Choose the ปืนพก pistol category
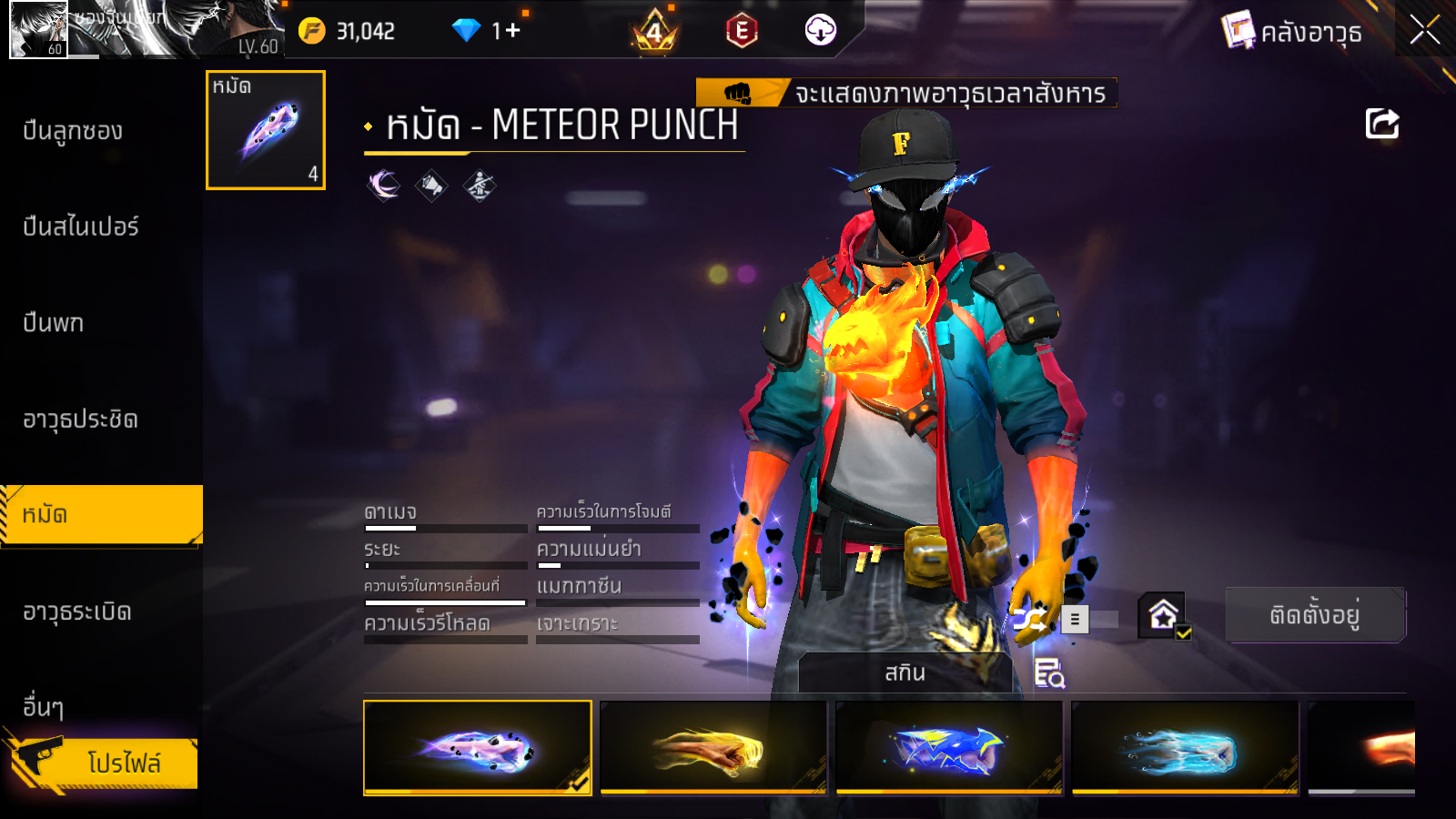Viewport: 1456px width, 819px height. 54,323
